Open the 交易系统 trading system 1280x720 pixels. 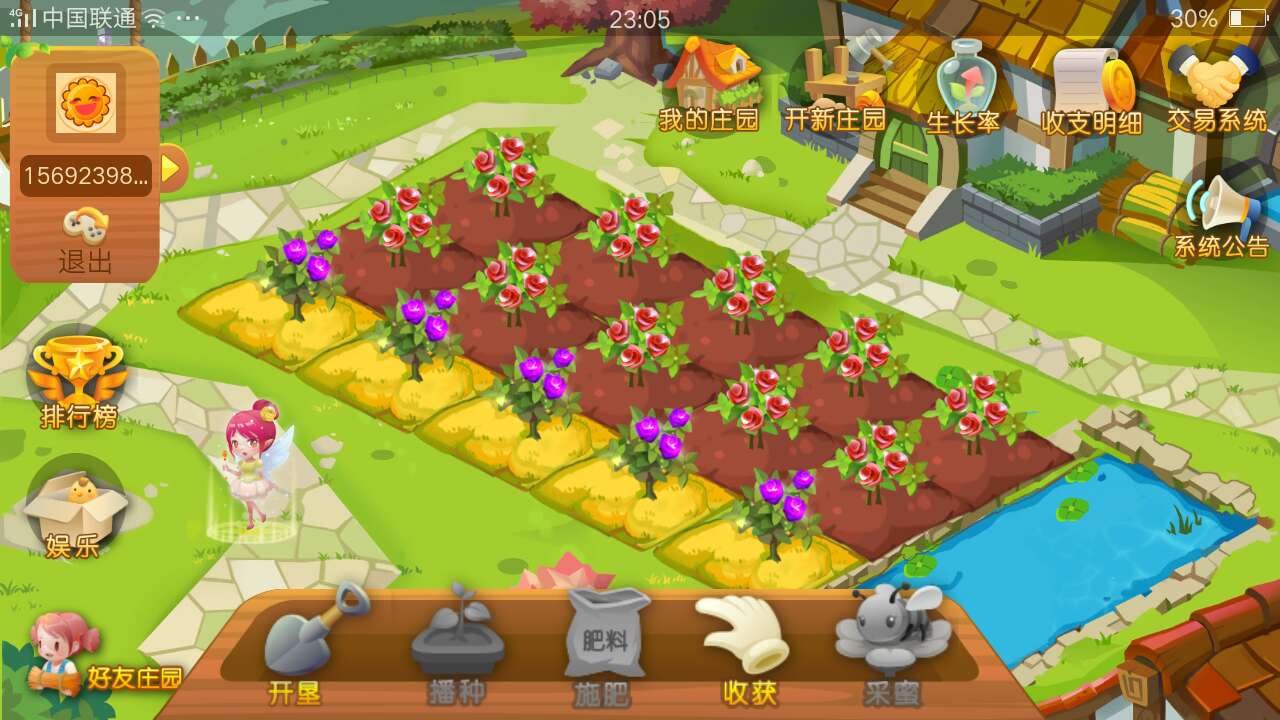[1217, 90]
